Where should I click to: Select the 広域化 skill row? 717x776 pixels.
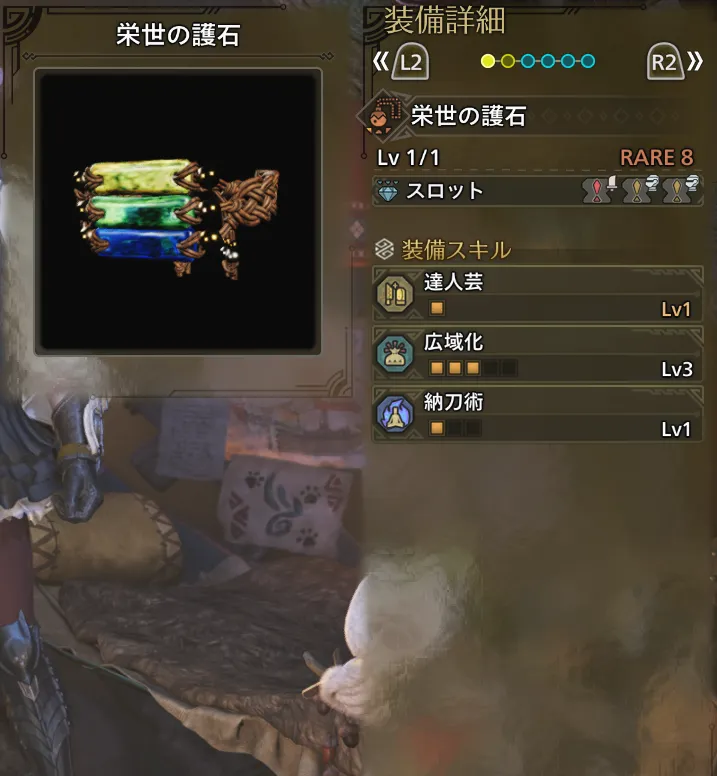pos(536,355)
